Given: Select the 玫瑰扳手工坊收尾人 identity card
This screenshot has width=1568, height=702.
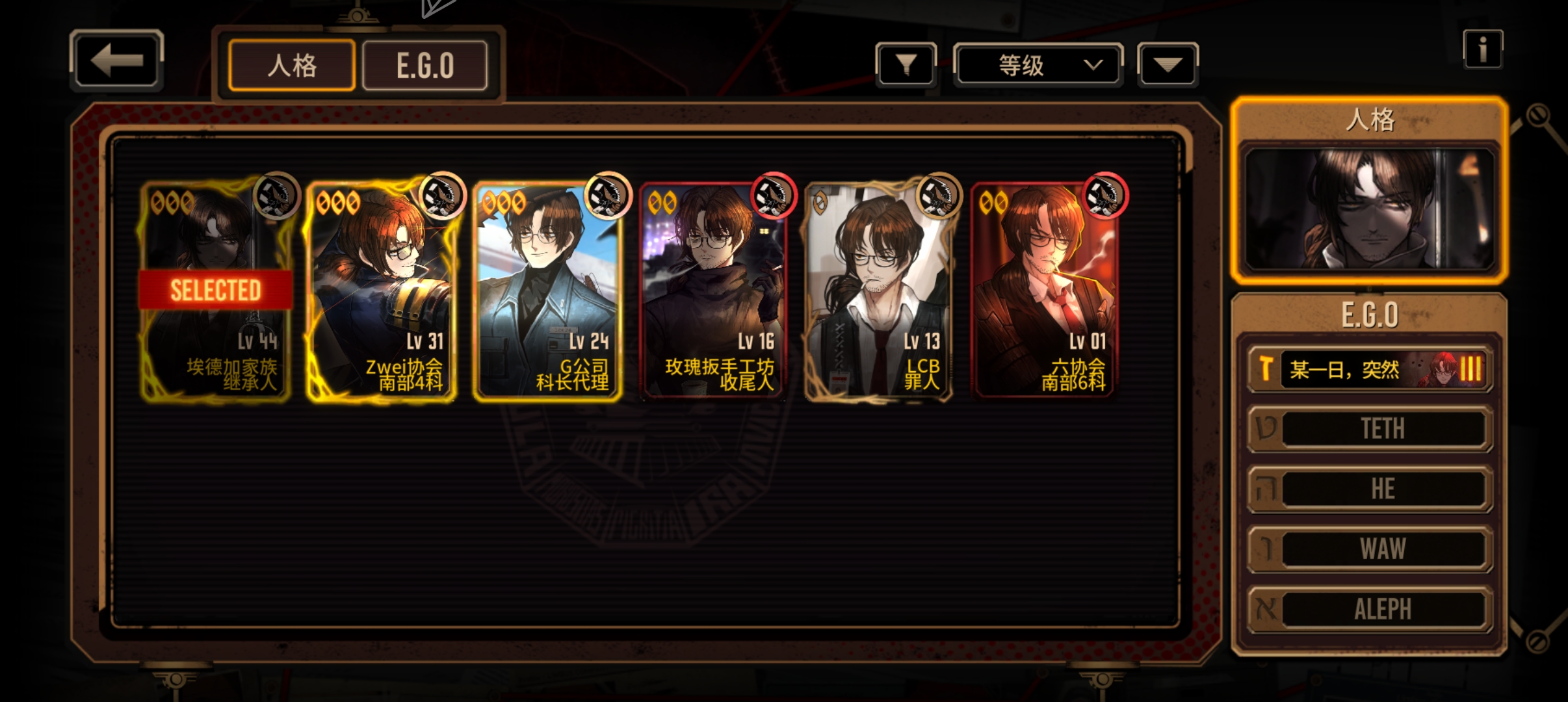Looking at the screenshot, I should [713, 290].
